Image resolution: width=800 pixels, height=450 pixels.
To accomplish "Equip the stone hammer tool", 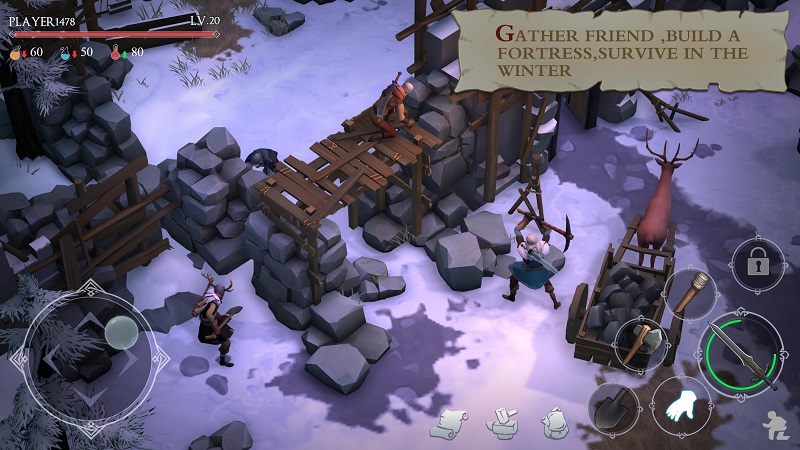I will click(x=640, y=344).
